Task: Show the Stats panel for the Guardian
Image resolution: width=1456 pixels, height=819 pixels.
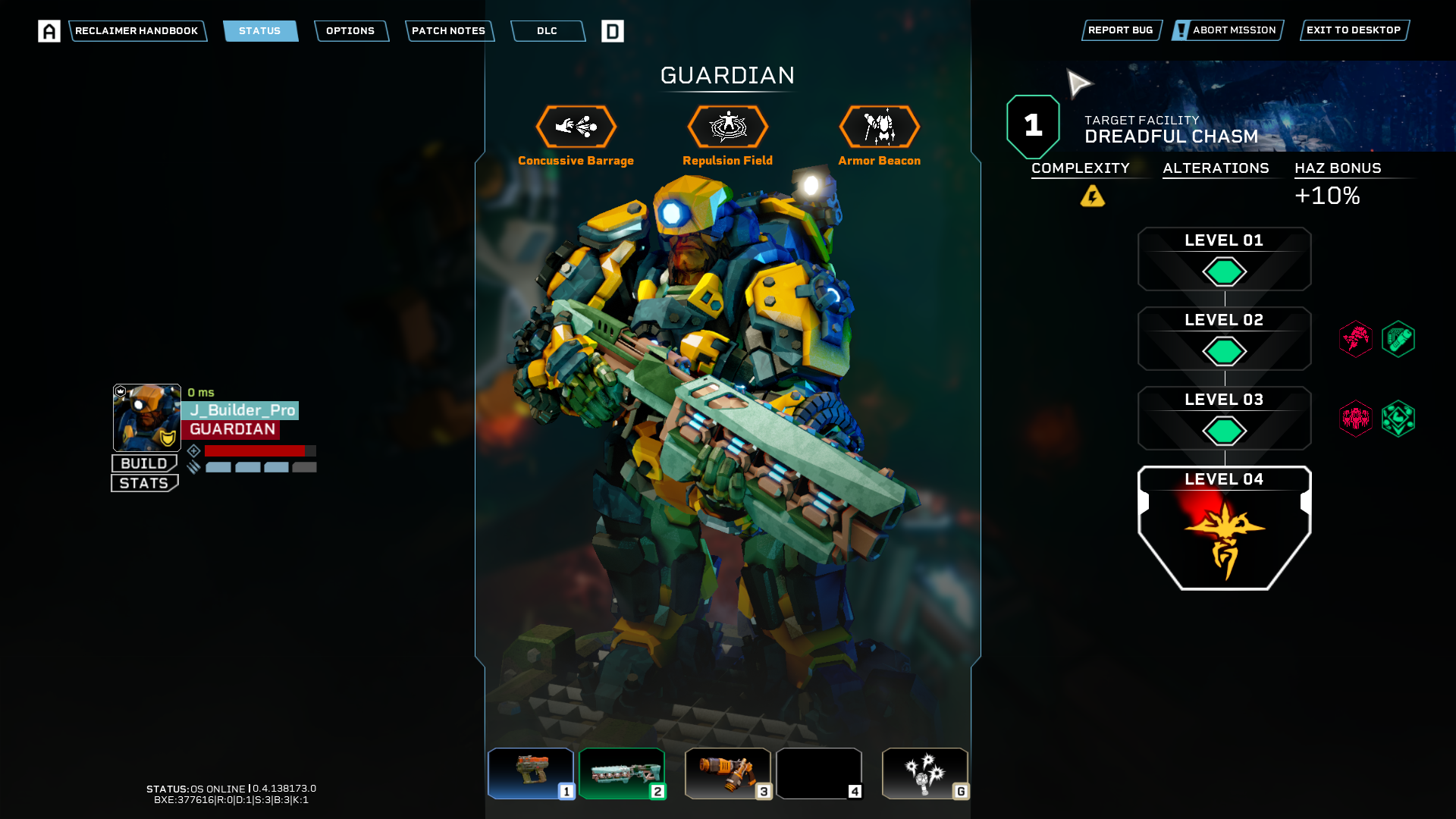Action: [144, 483]
